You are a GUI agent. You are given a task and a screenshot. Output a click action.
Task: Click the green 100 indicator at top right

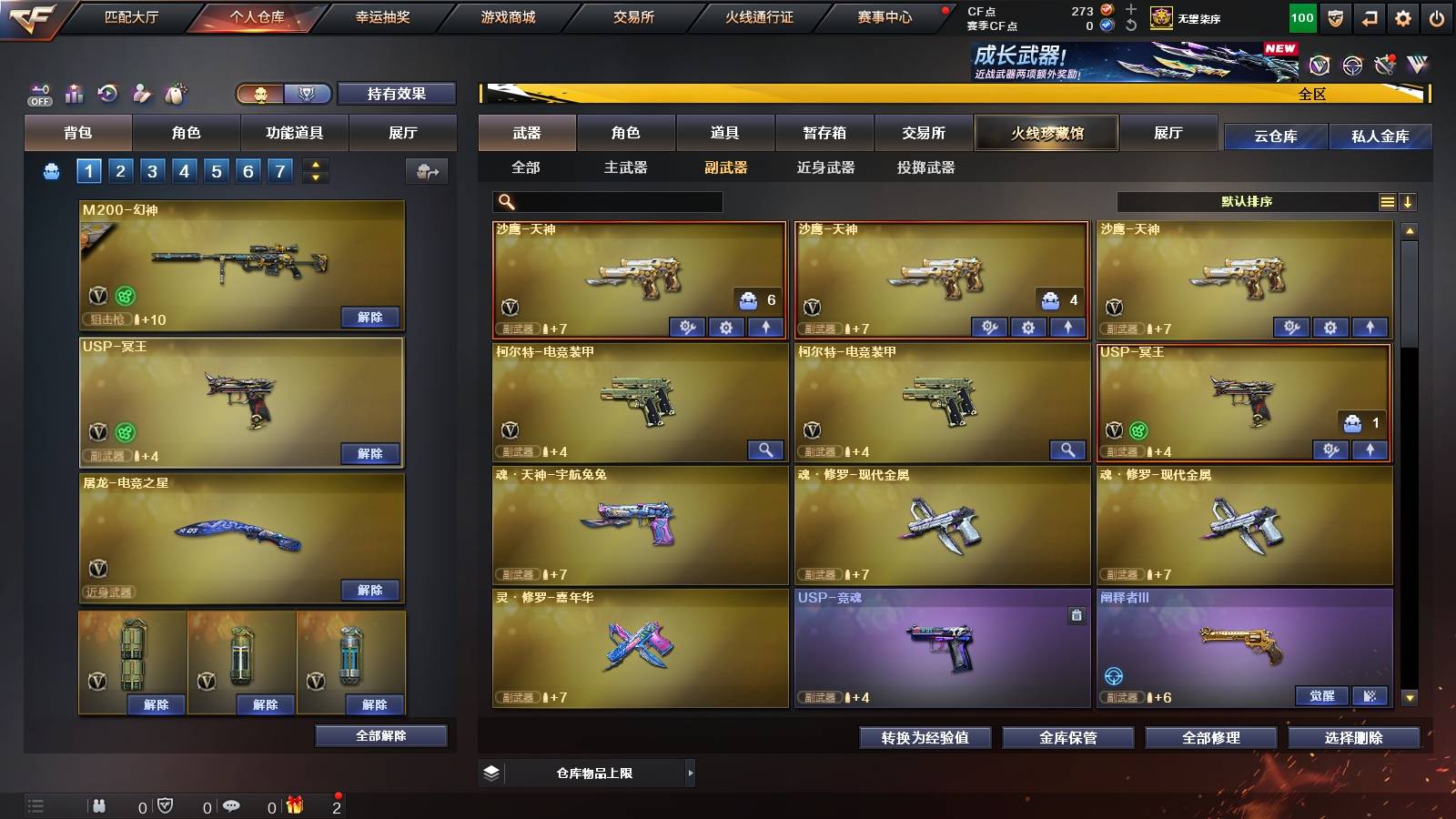(x=1301, y=16)
